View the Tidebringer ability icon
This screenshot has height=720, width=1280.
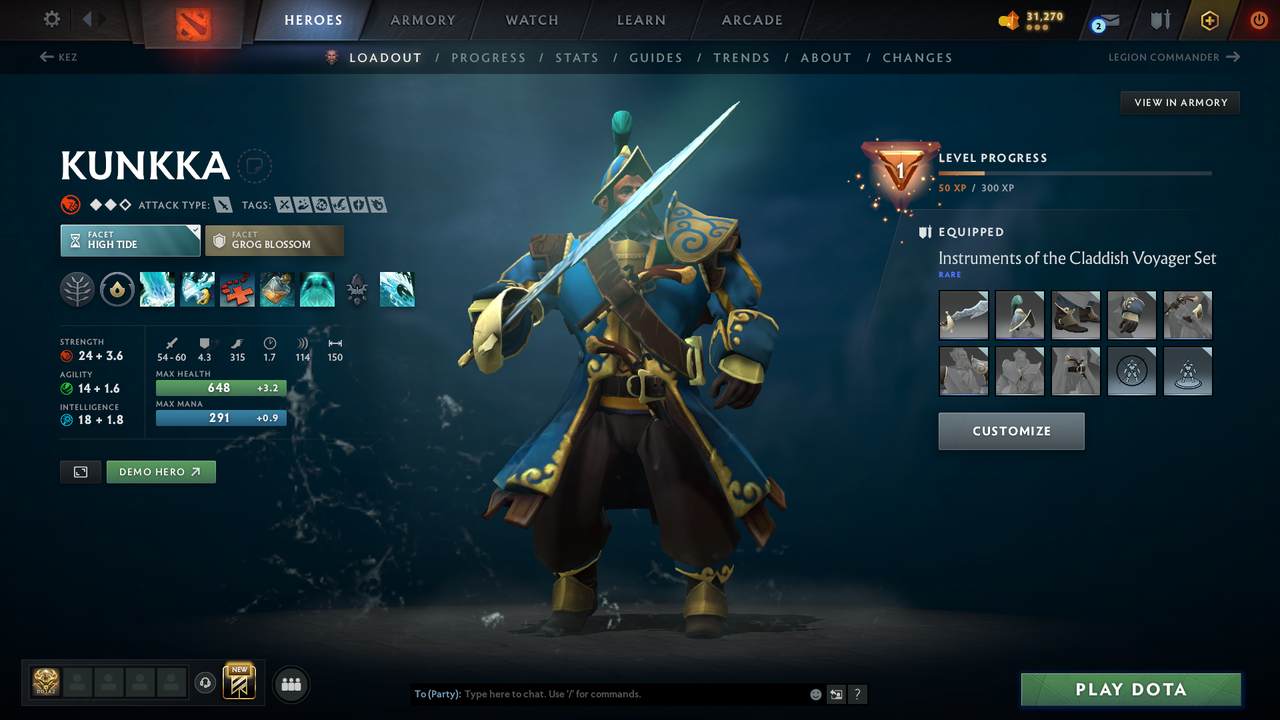click(x=197, y=289)
